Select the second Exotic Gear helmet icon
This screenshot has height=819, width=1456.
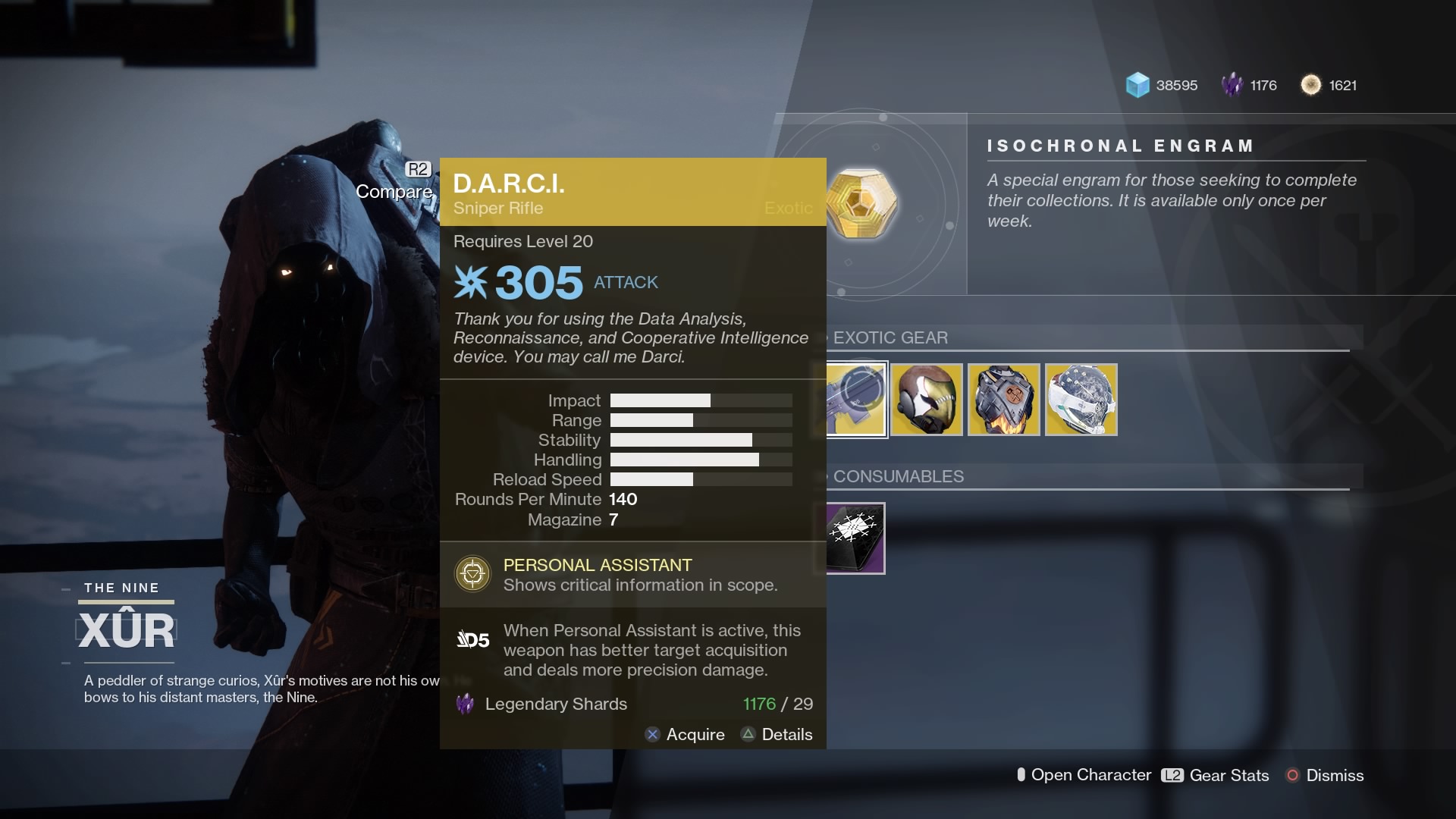[927, 400]
